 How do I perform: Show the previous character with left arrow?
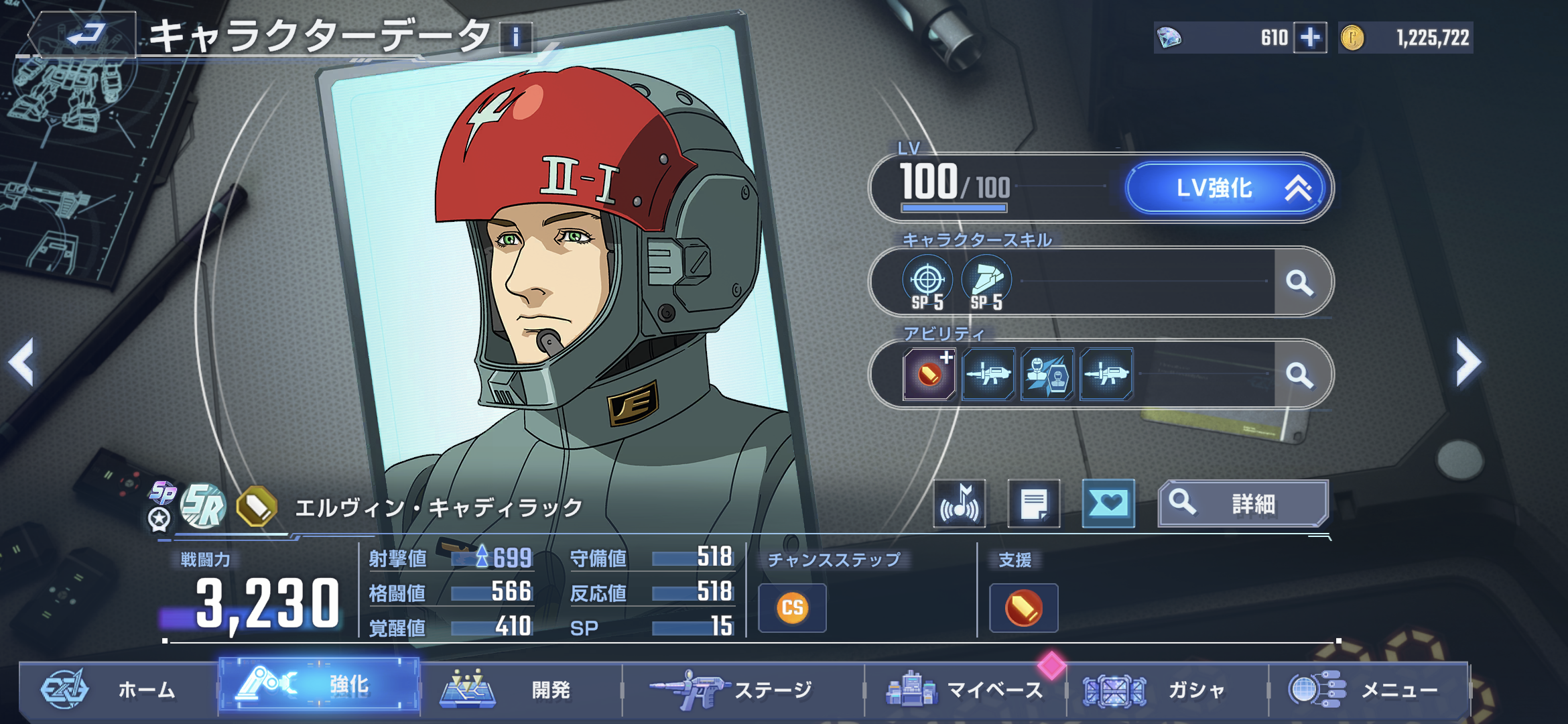click(21, 362)
